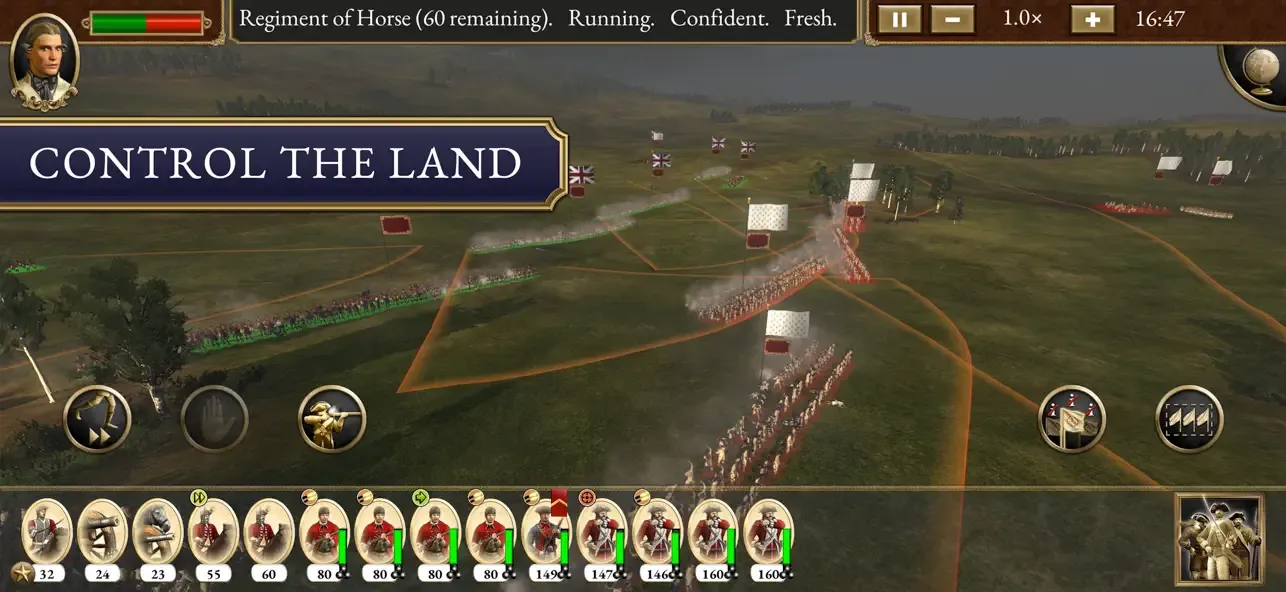The width and height of the screenshot is (1286, 592).
Task: Open the flags banner command
Action: pyautogui.click(x=1072, y=419)
